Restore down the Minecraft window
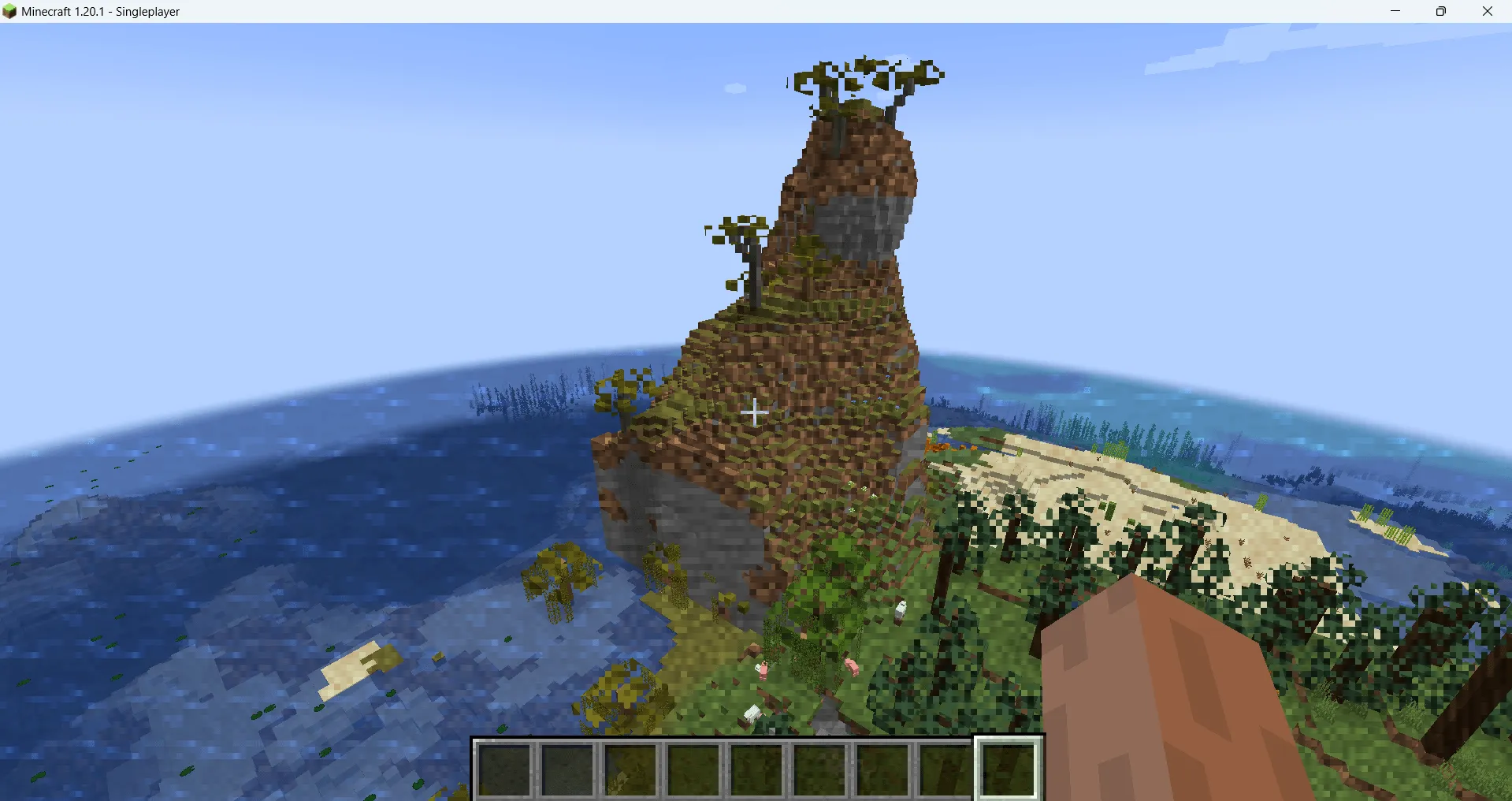 coord(1441,11)
